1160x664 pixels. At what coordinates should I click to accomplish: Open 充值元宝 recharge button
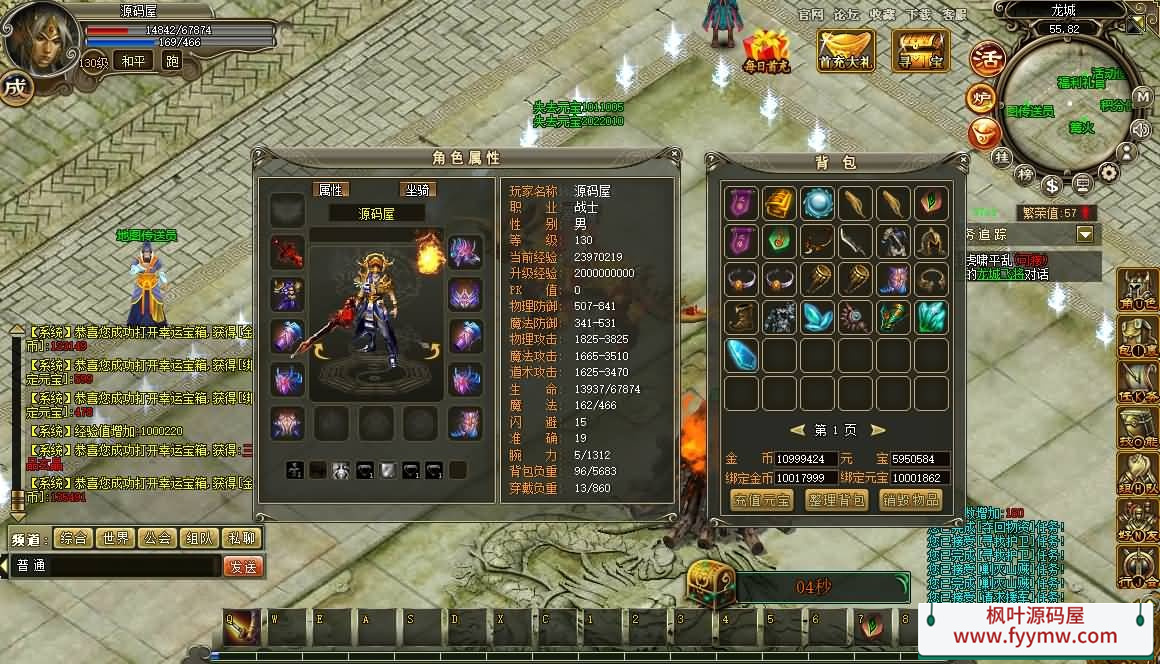pyautogui.click(x=761, y=499)
